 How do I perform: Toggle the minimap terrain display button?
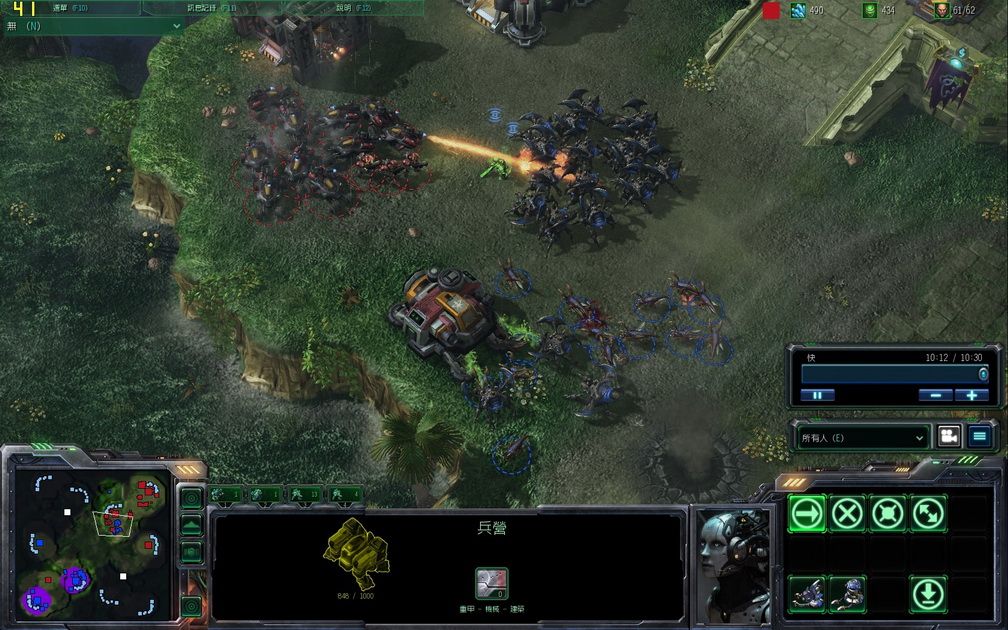coord(191,524)
